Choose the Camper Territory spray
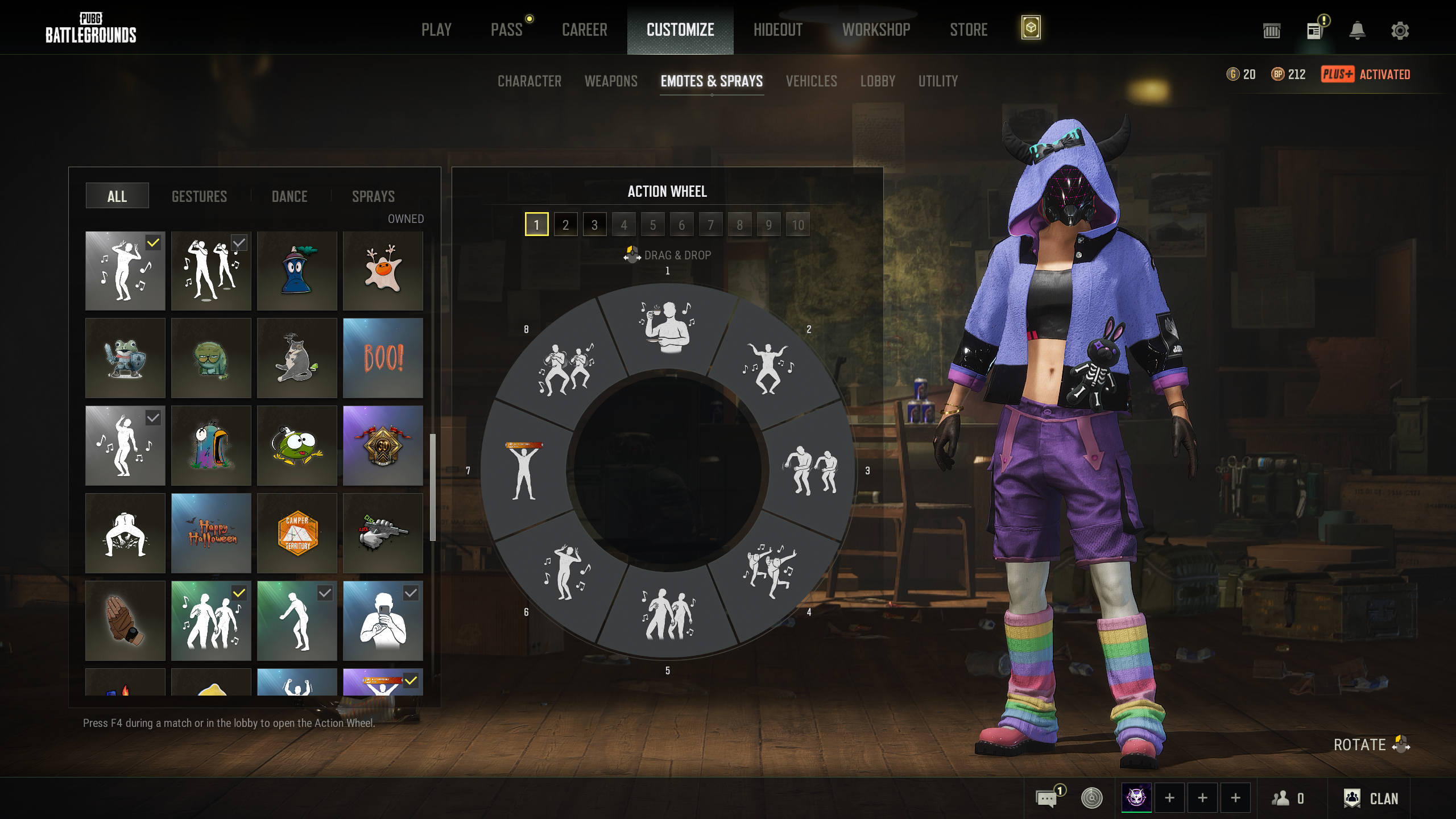 pyautogui.click(x=297, y=533)
